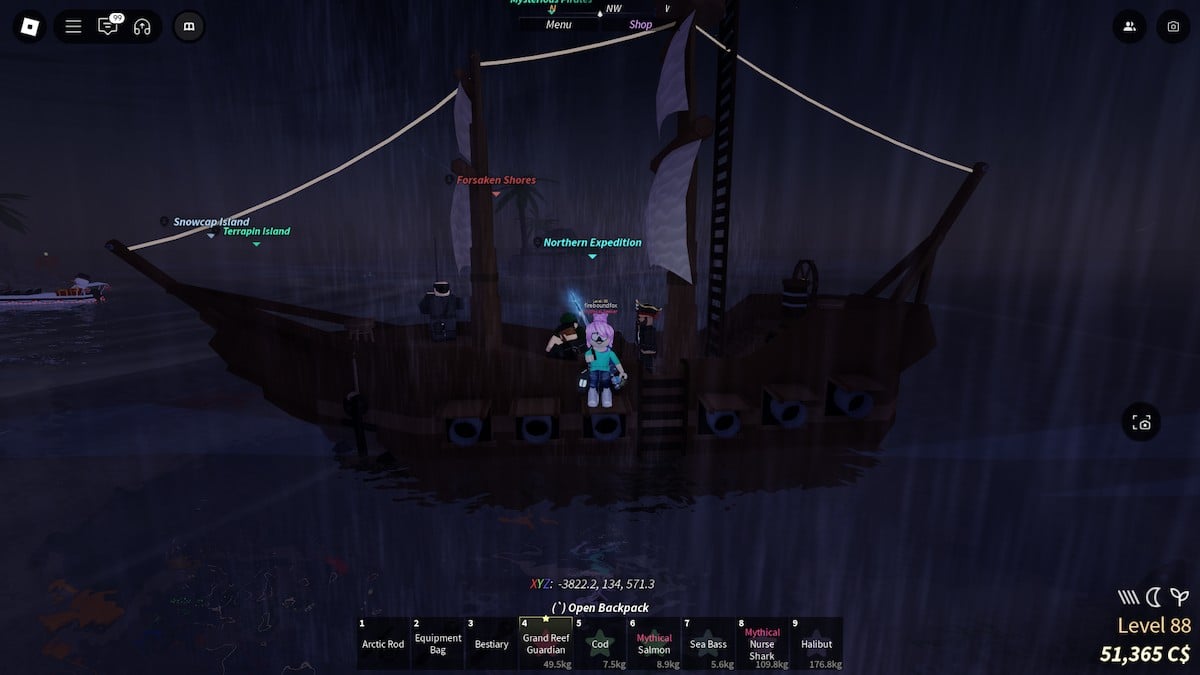Open the Roblox main menu logo

point(29,27)
